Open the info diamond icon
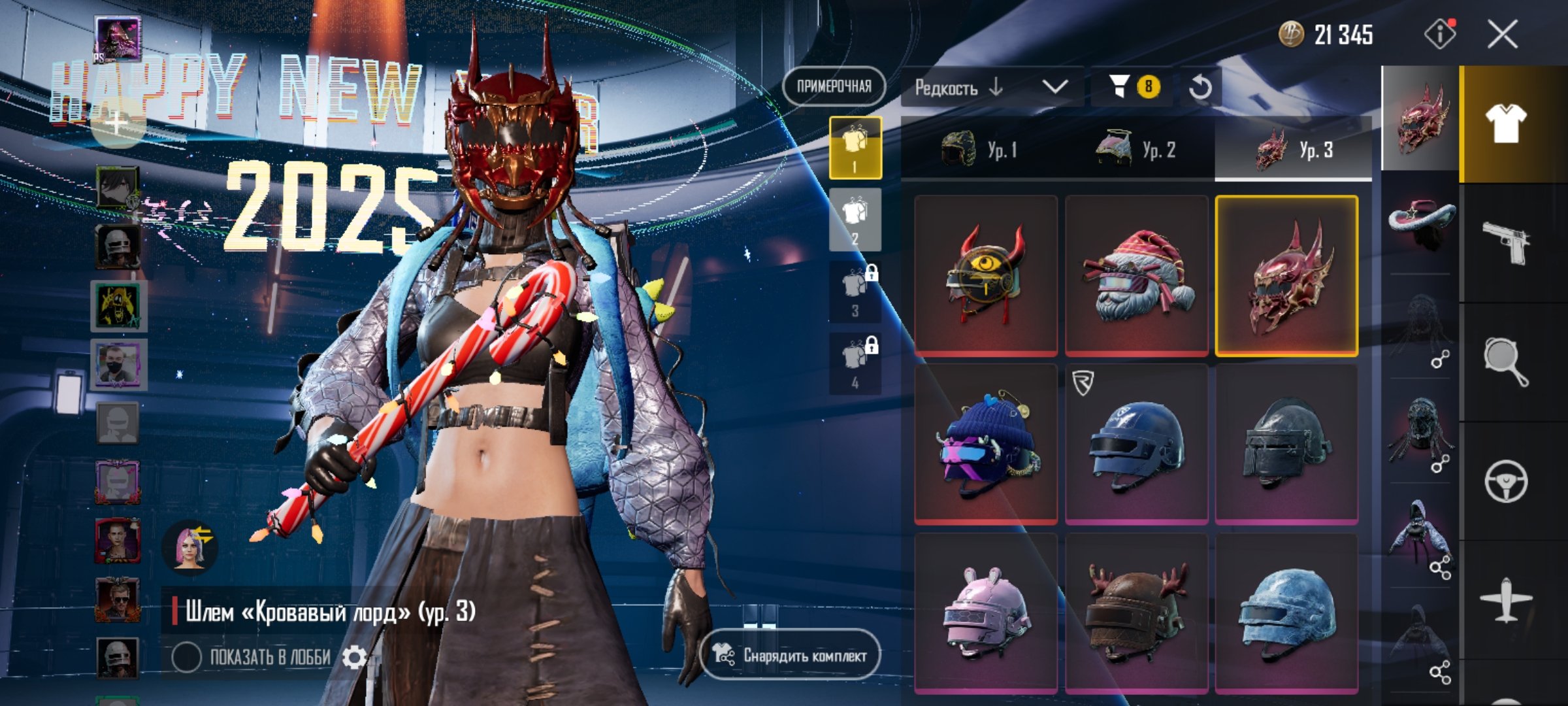Image resolution: width=1568 pixels, height=706 pixels. pyautogui.click(x=1439, y=34)
